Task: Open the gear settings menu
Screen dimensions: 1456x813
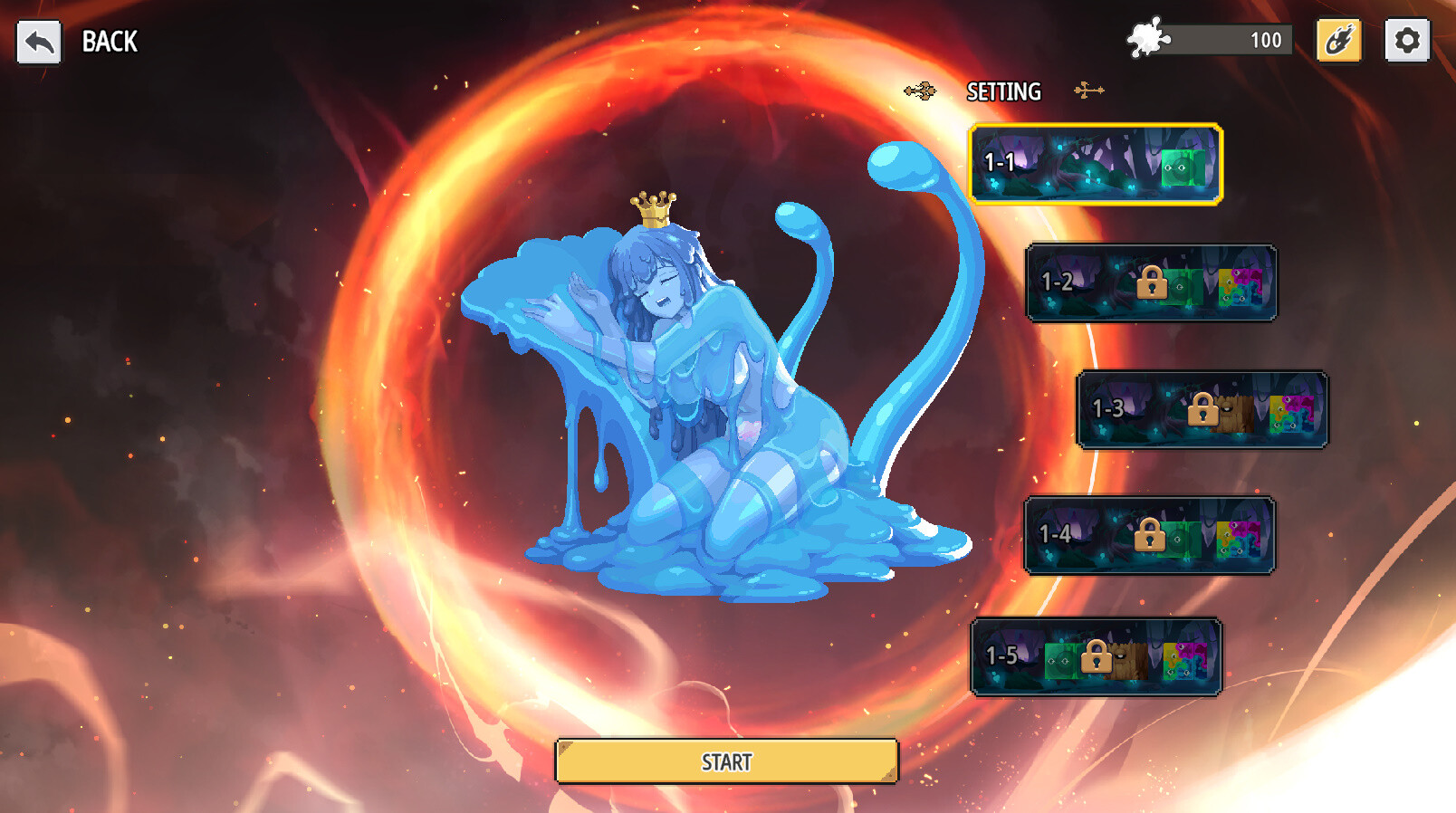Action: point(1406,41)
